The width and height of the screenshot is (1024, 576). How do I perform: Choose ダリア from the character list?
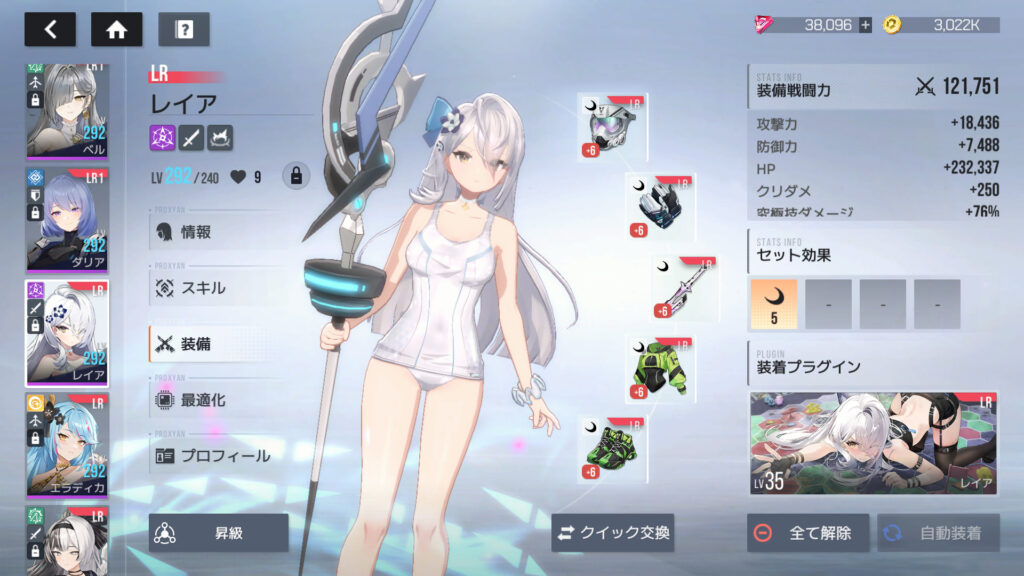tap(66, 221)
